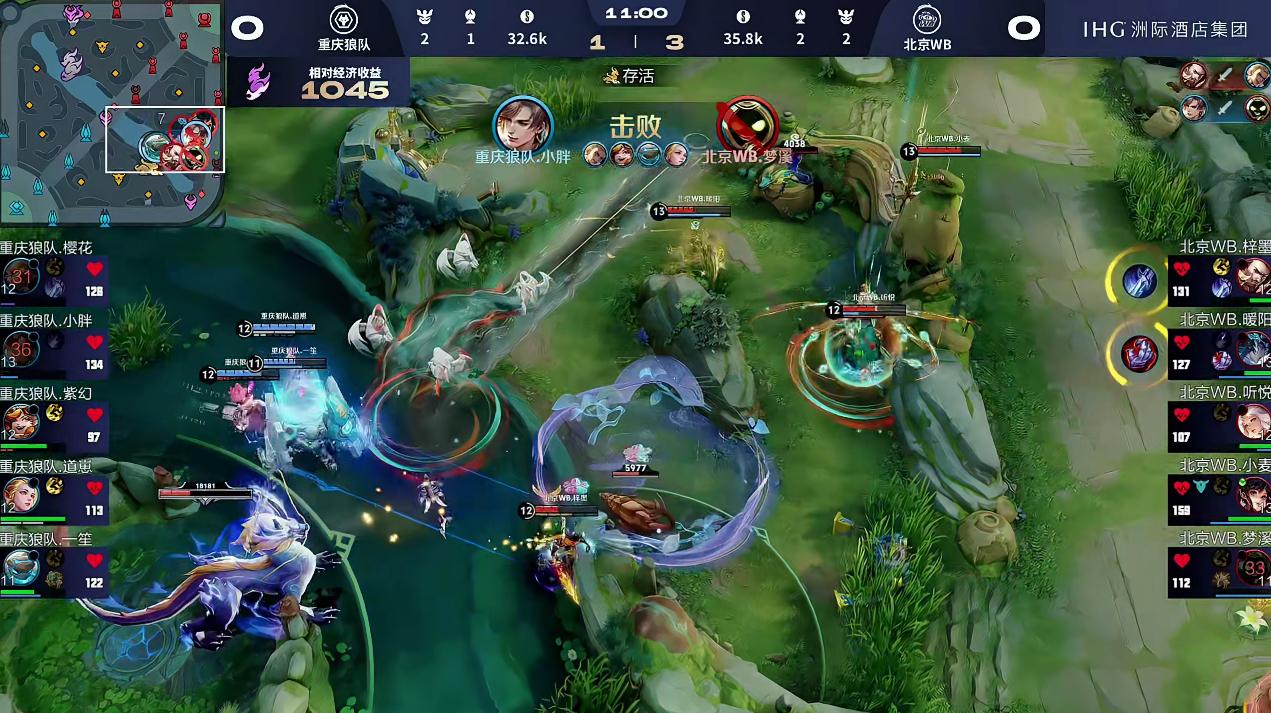Choose 北京WB.暖阳 from the roster
This screenshot has width=1271, height=713.
pos(1219,350)
